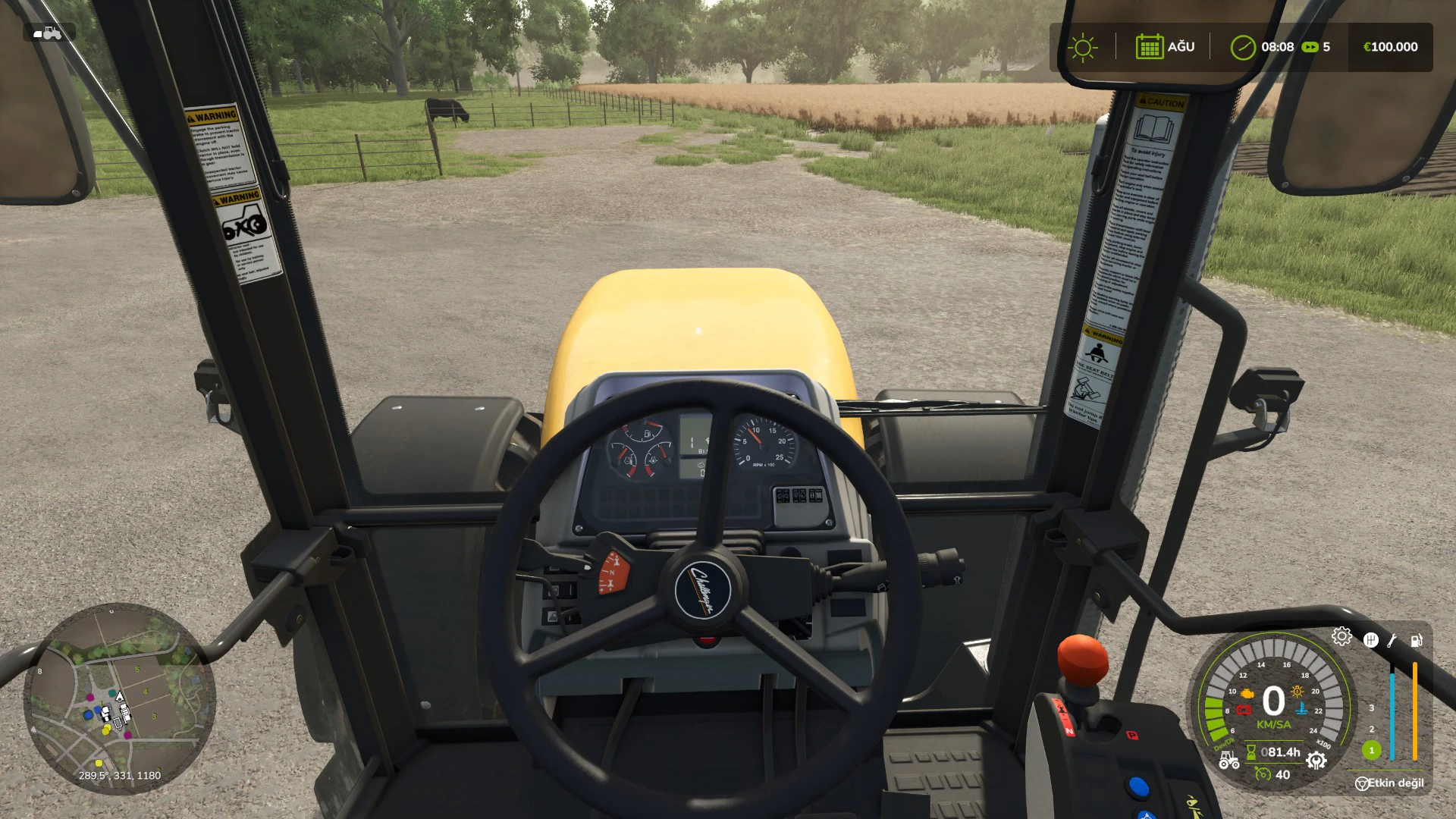Toggle the headlights indicator on the speedometer
1456x819 pixels.
(1298, 691)
